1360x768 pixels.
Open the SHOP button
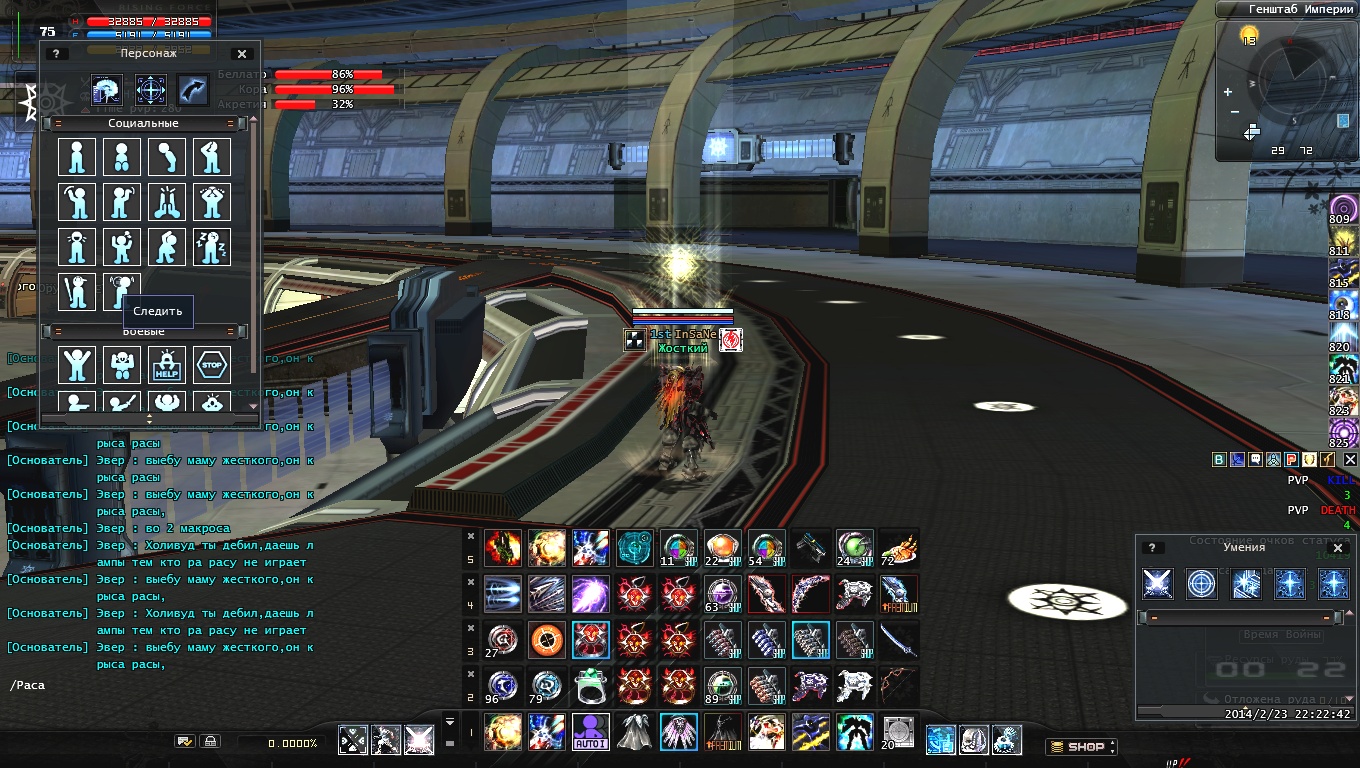(x=1080, y=746)
